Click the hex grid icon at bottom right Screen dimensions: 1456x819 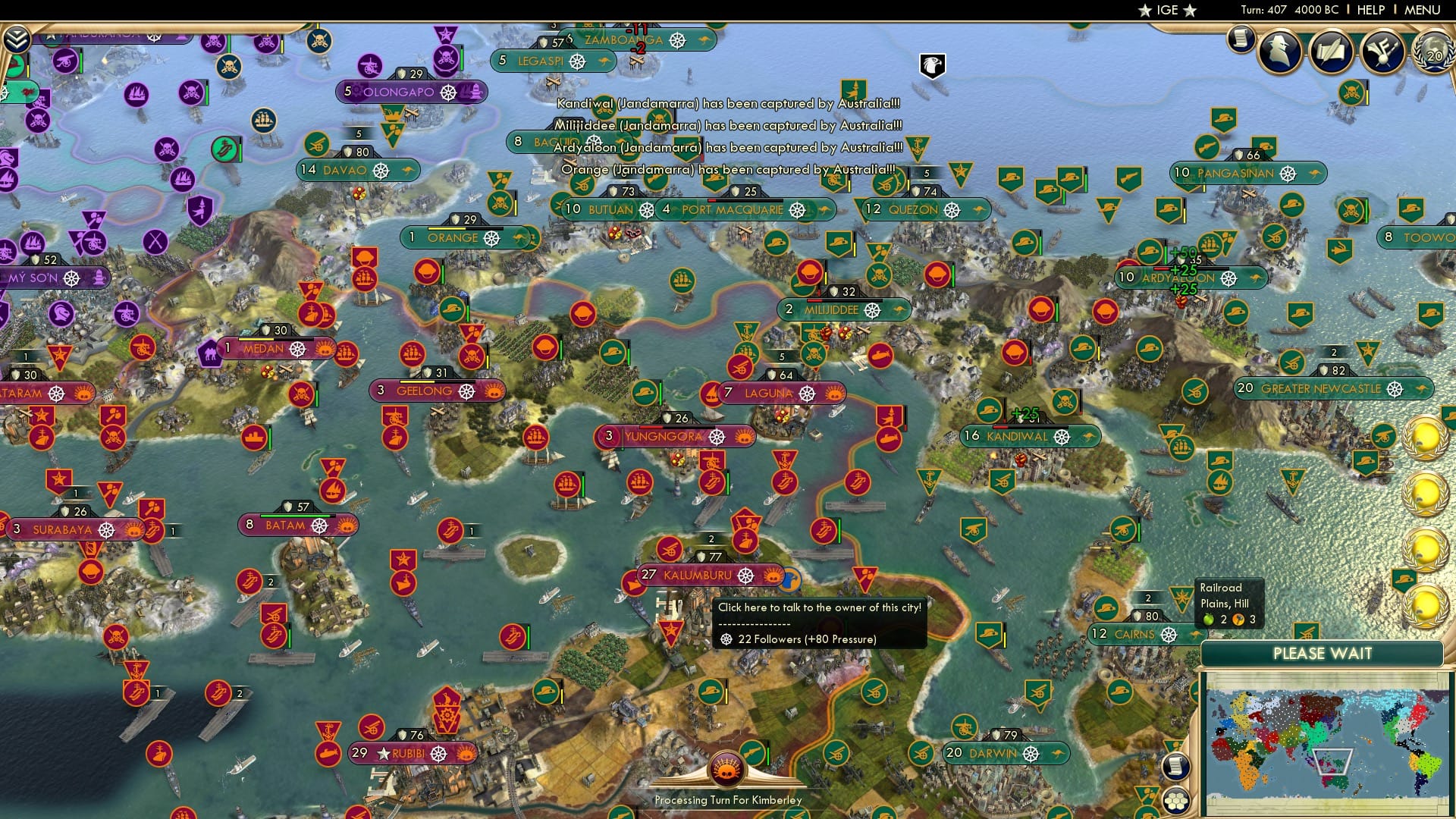1175,802
